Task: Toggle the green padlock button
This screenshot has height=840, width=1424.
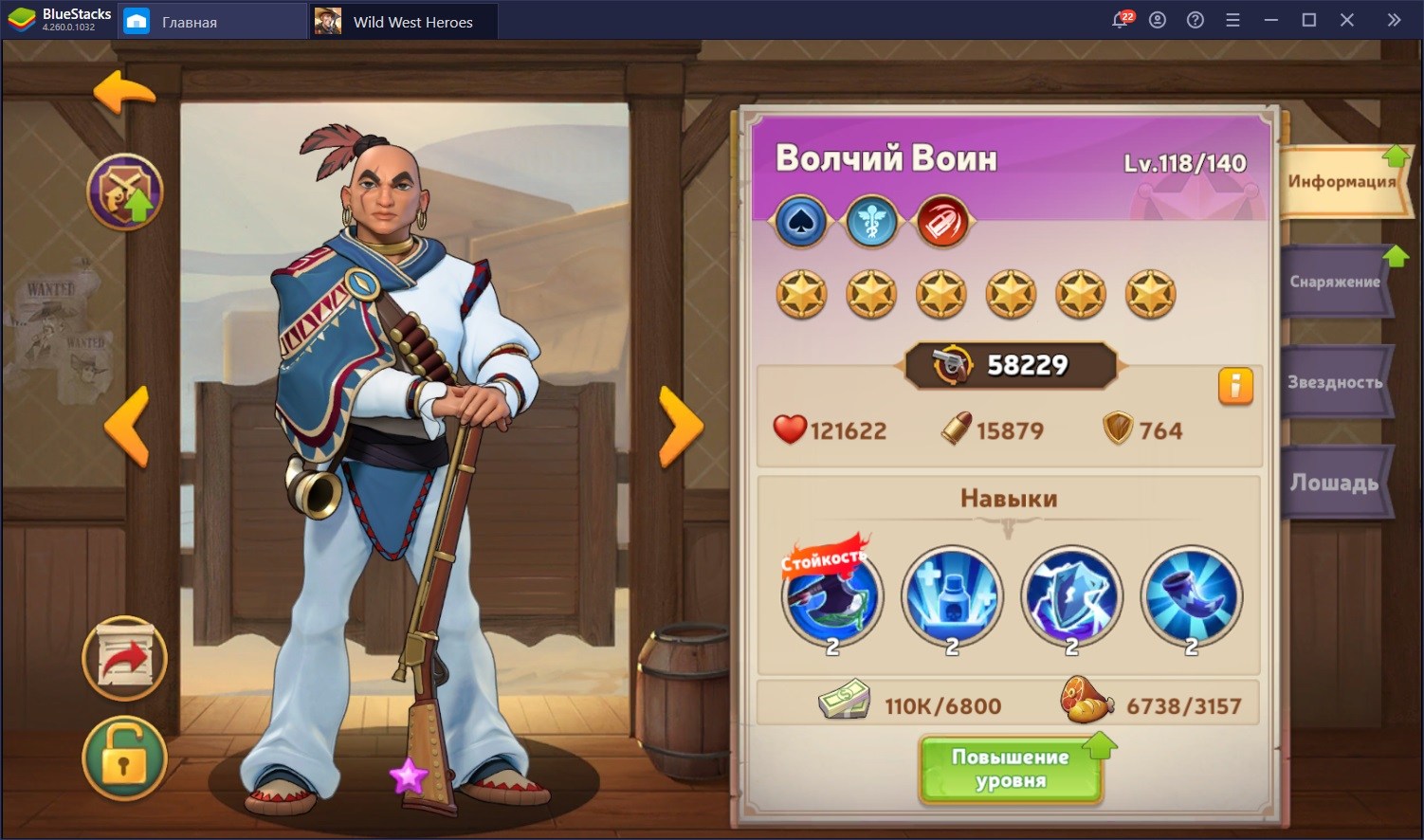Action: tap(124, 758)
